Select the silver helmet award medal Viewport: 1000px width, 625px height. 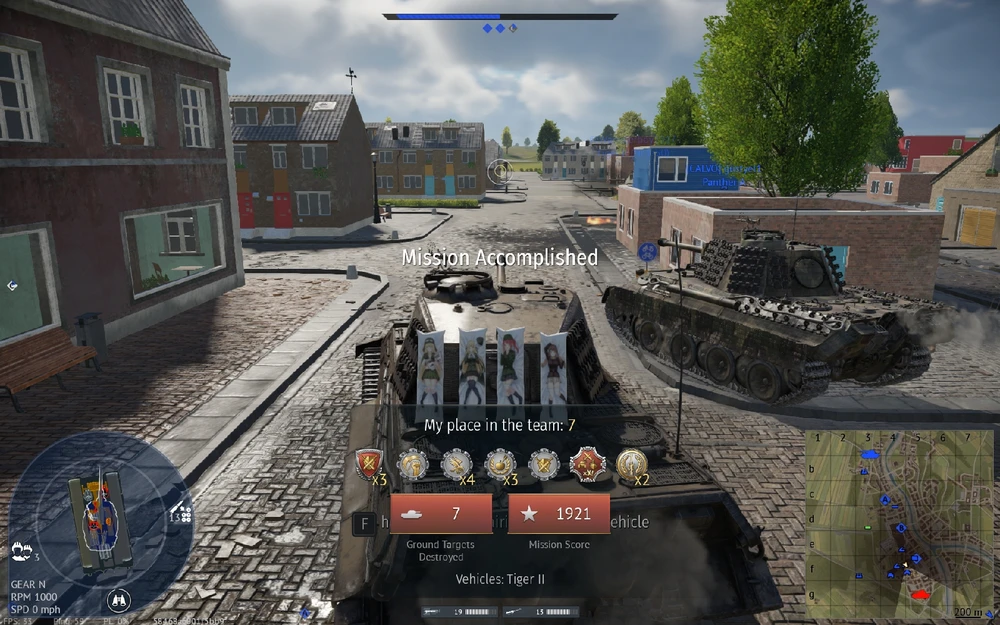point(413,463)
